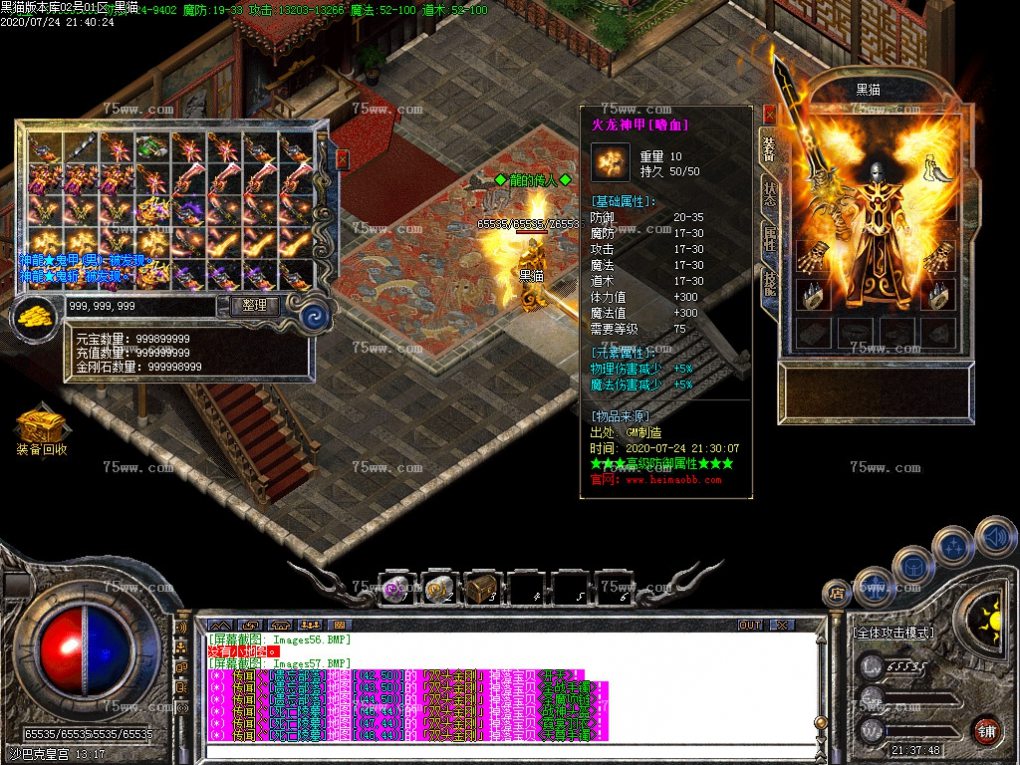1020x765 pixels.
Task: Use the treasure chest in hotbar slot 3
Action: pos(482,587)
